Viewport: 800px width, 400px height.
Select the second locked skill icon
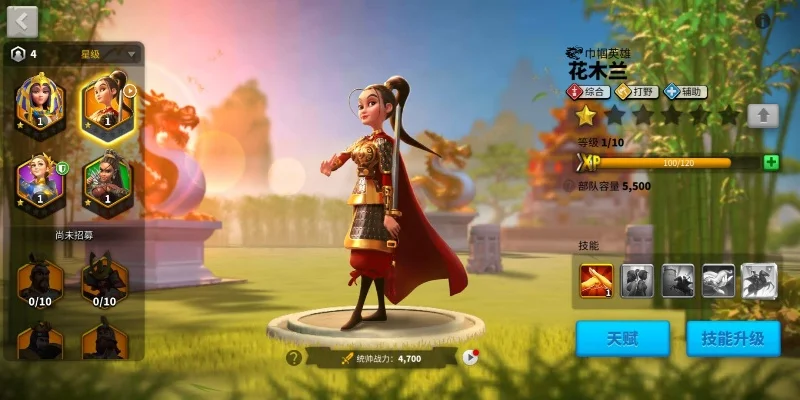coord(637,281)
